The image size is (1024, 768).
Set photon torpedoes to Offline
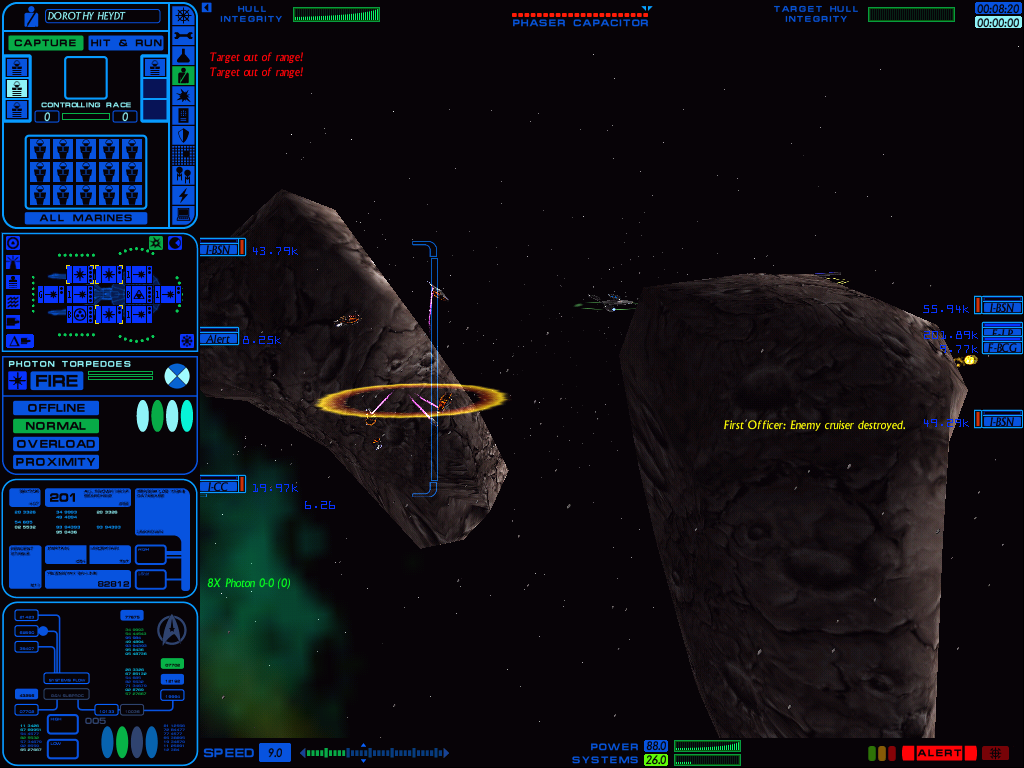(56, 408)
